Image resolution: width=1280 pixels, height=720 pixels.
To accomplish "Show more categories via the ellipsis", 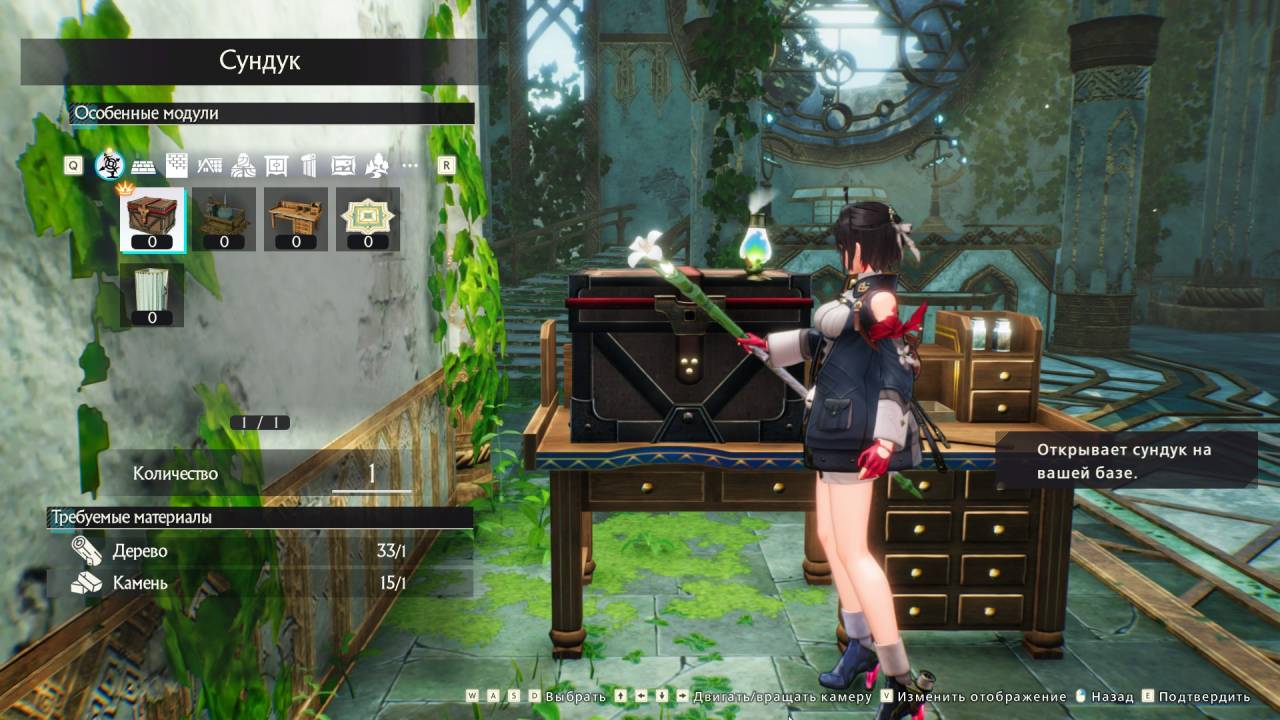I will click(409, 165).
